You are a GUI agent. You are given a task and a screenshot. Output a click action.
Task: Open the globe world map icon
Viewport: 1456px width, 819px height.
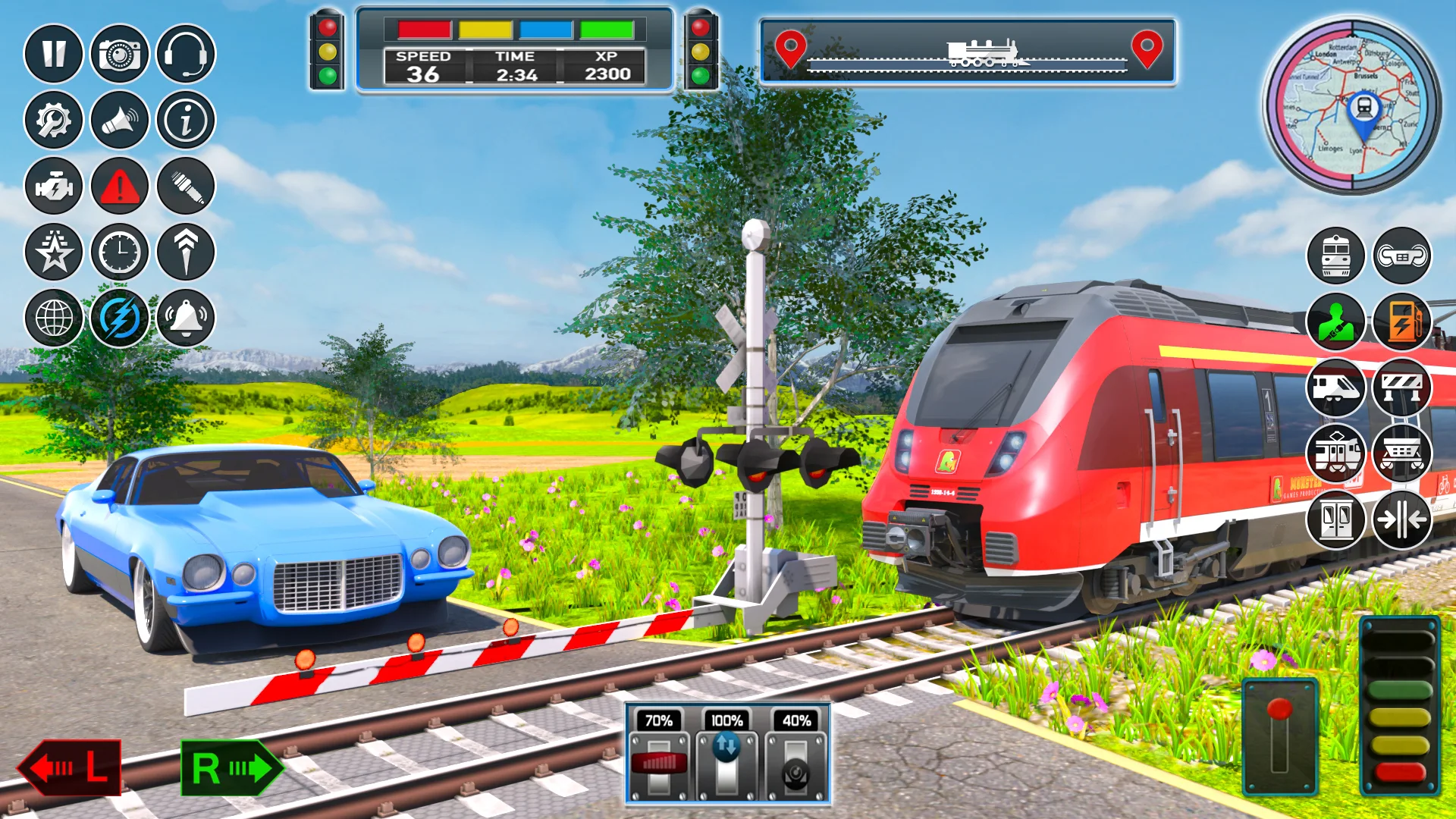click(x=53, y=318)
